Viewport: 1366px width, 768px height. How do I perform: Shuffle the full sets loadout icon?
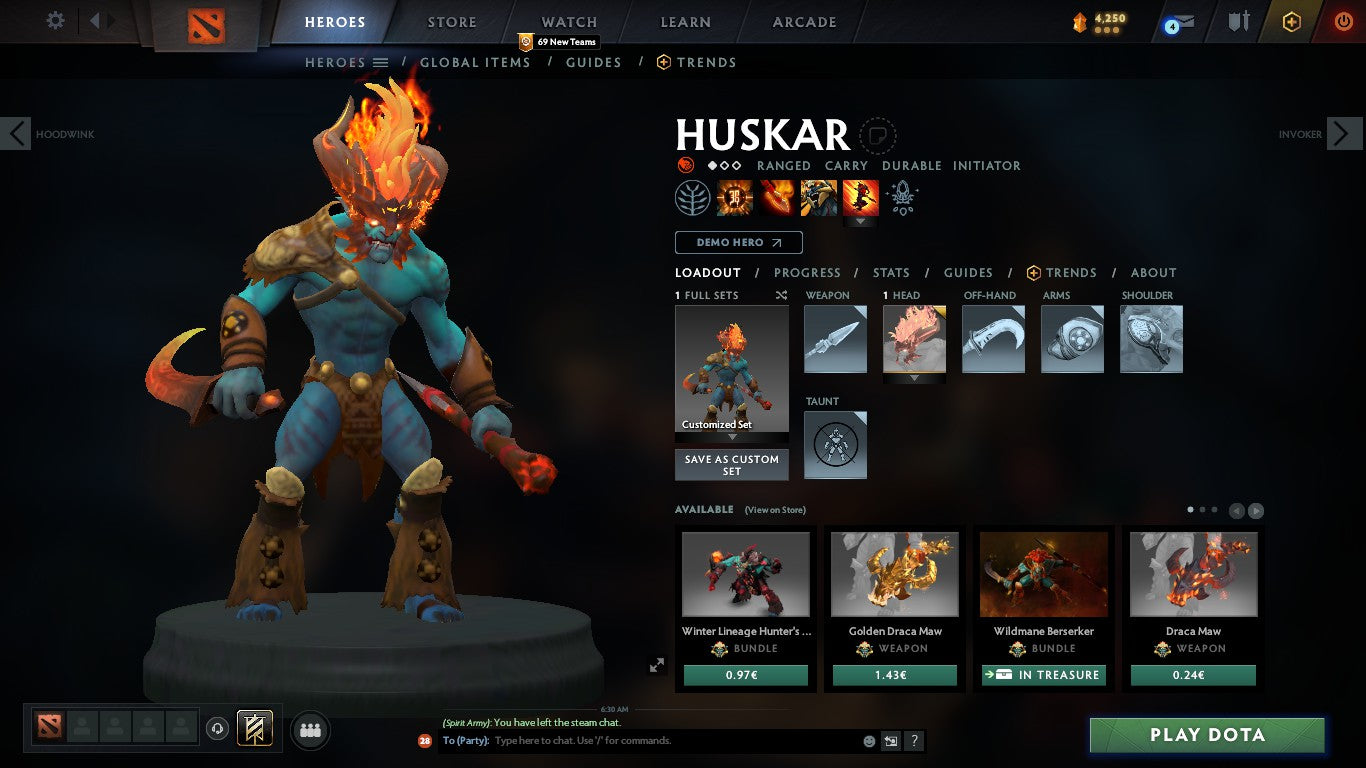782,295
